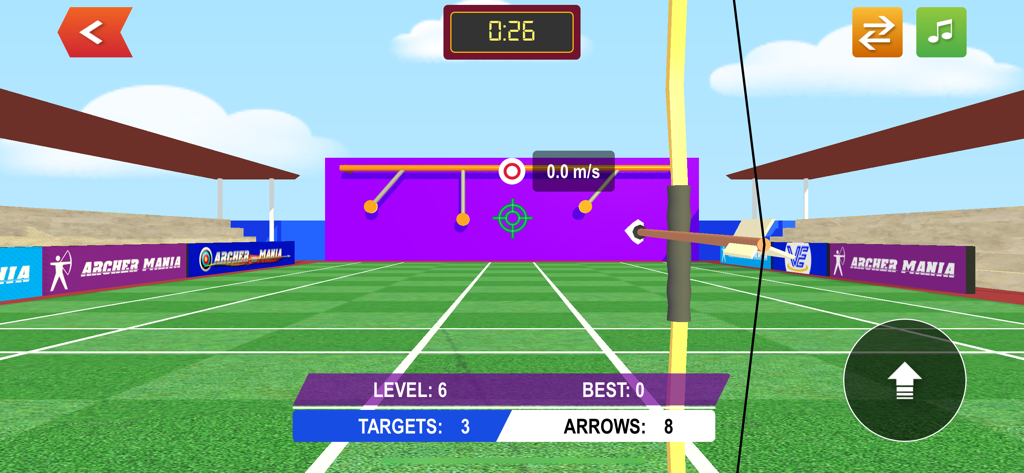The height and width of the screenshot is (473, 1024).
Task: Toggle music with the green note button
Action: click(x=941, y=32)
